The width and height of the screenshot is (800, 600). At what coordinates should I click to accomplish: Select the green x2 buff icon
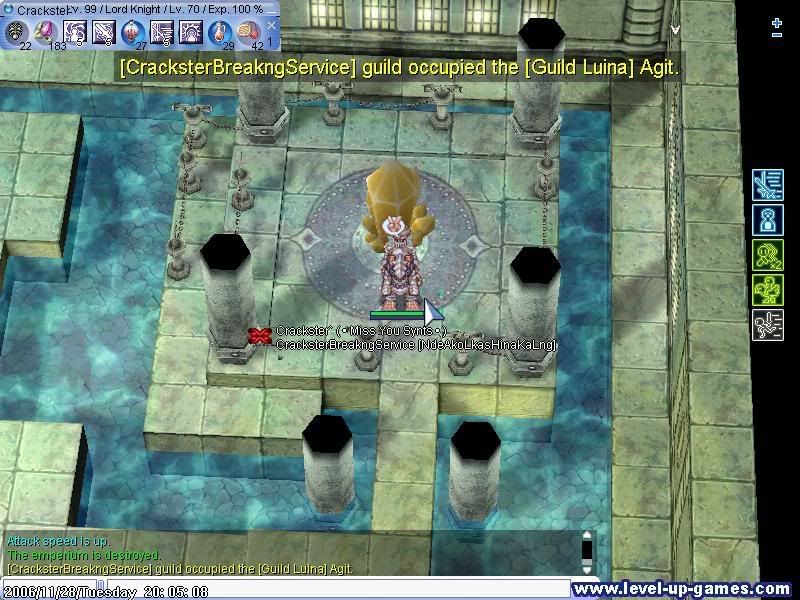[767, 256]
